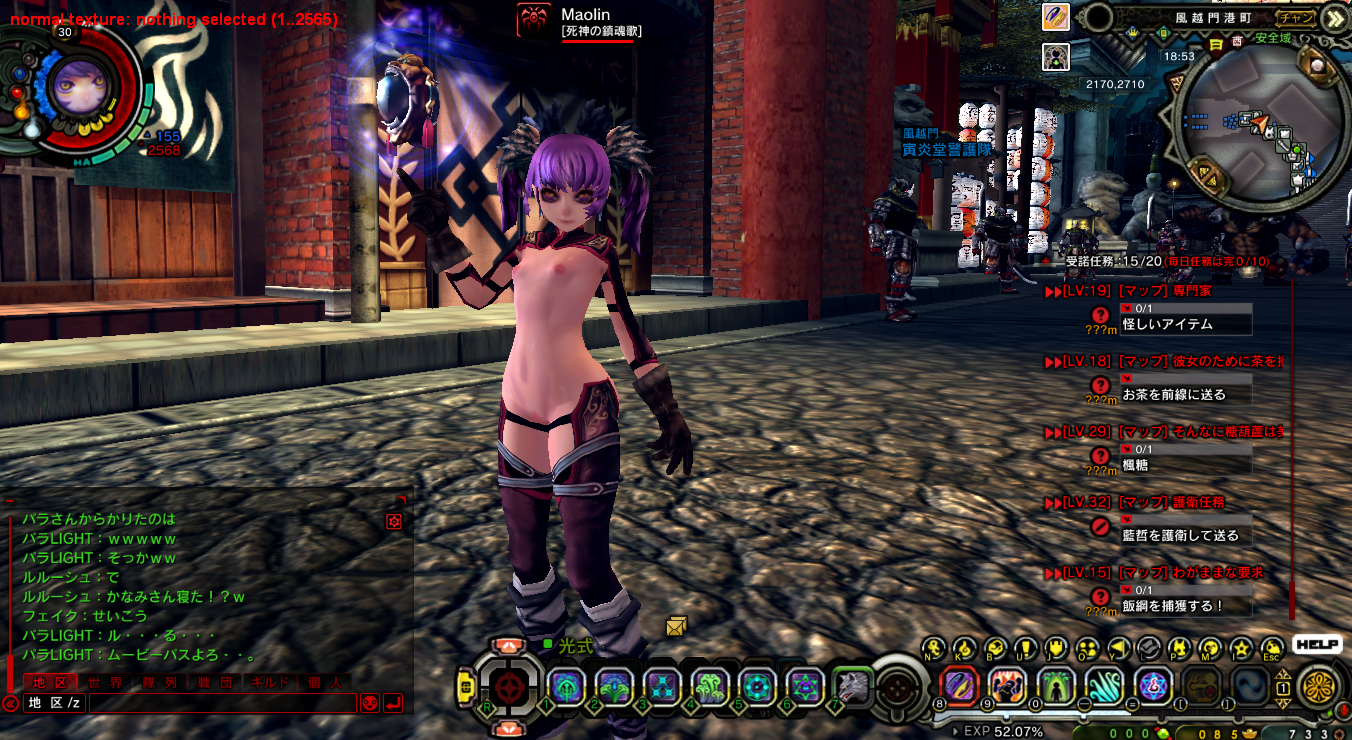Click the チャン channel button above the minimap
This screenshot has height=740, width=1352.
coord(1296,17)
